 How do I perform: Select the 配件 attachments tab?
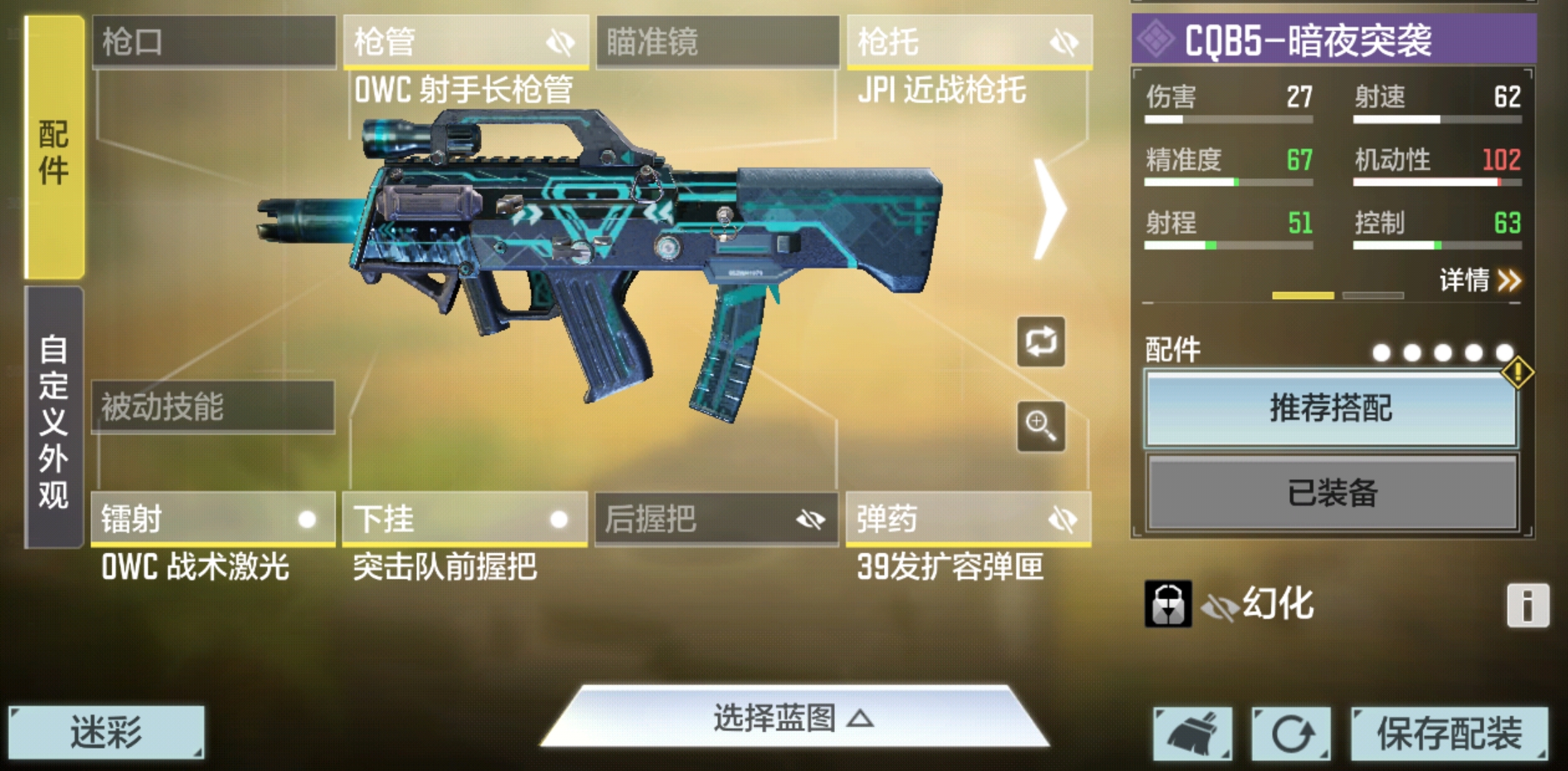pyautogui.click(x=52, y=149)
